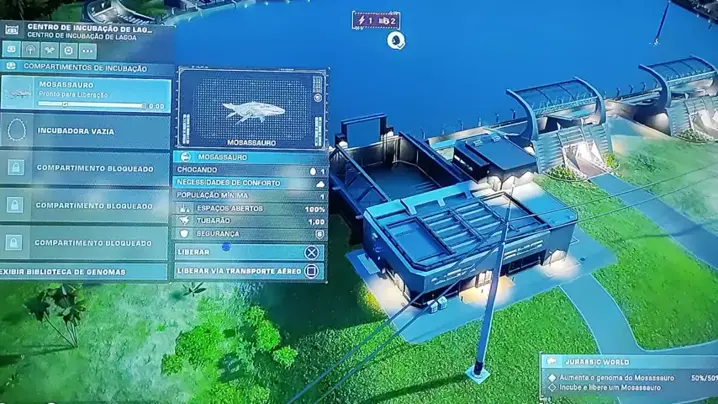
Task: Choose the Incubadora Vazia slot
Action: pos(86,131)
